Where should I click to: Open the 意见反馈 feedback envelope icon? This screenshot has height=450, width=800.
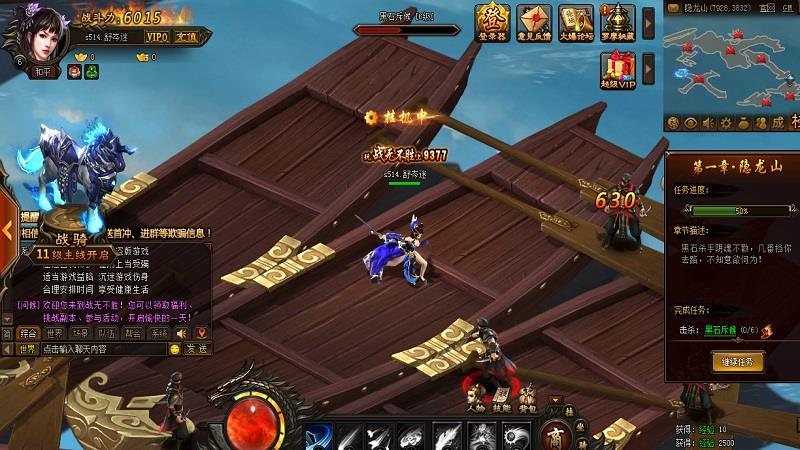[x=534, y=20]
